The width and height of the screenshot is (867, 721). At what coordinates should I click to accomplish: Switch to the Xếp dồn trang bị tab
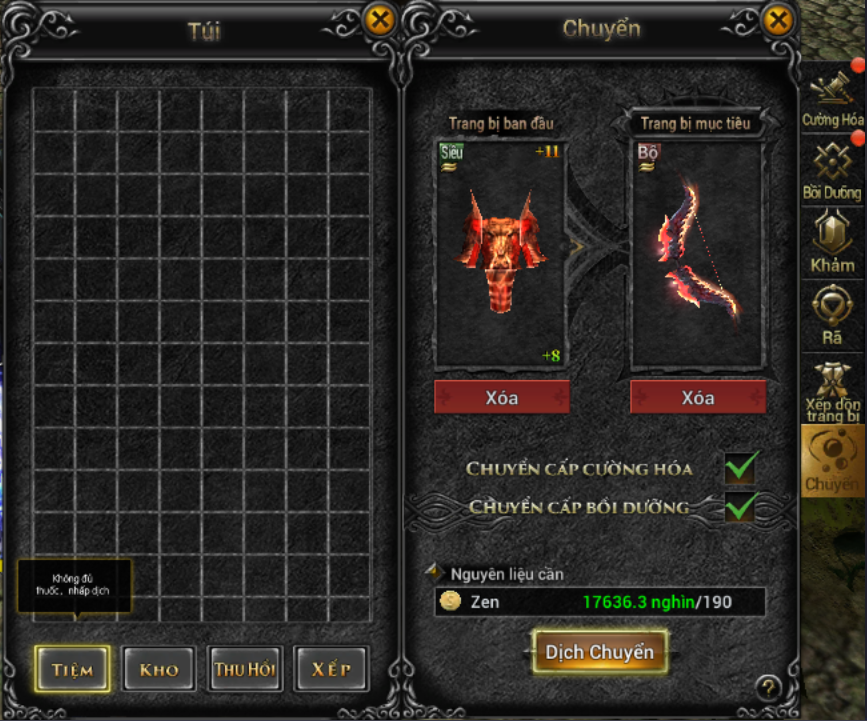coord(832,388)
